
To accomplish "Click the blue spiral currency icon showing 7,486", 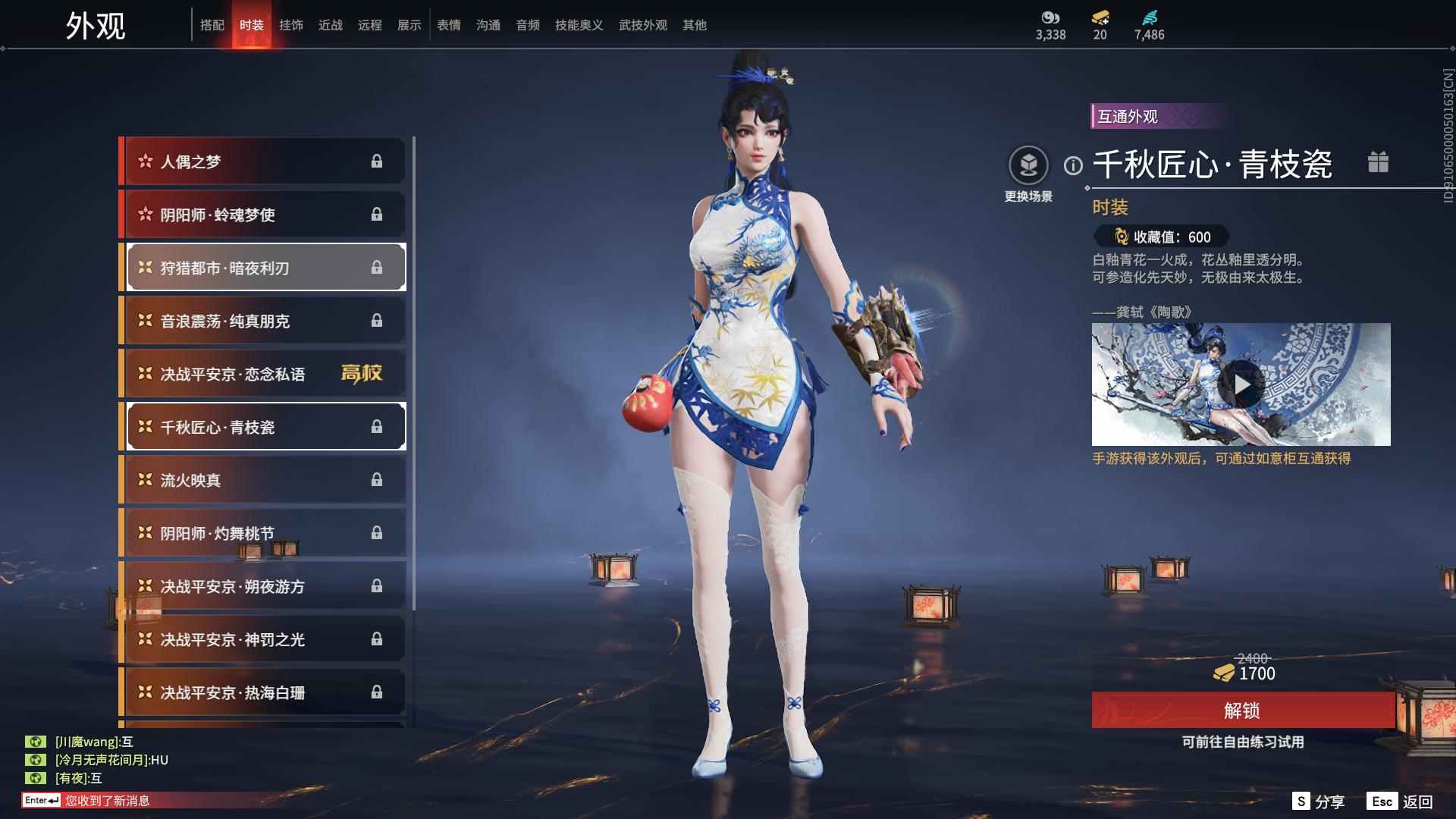I will [1147, 20].
